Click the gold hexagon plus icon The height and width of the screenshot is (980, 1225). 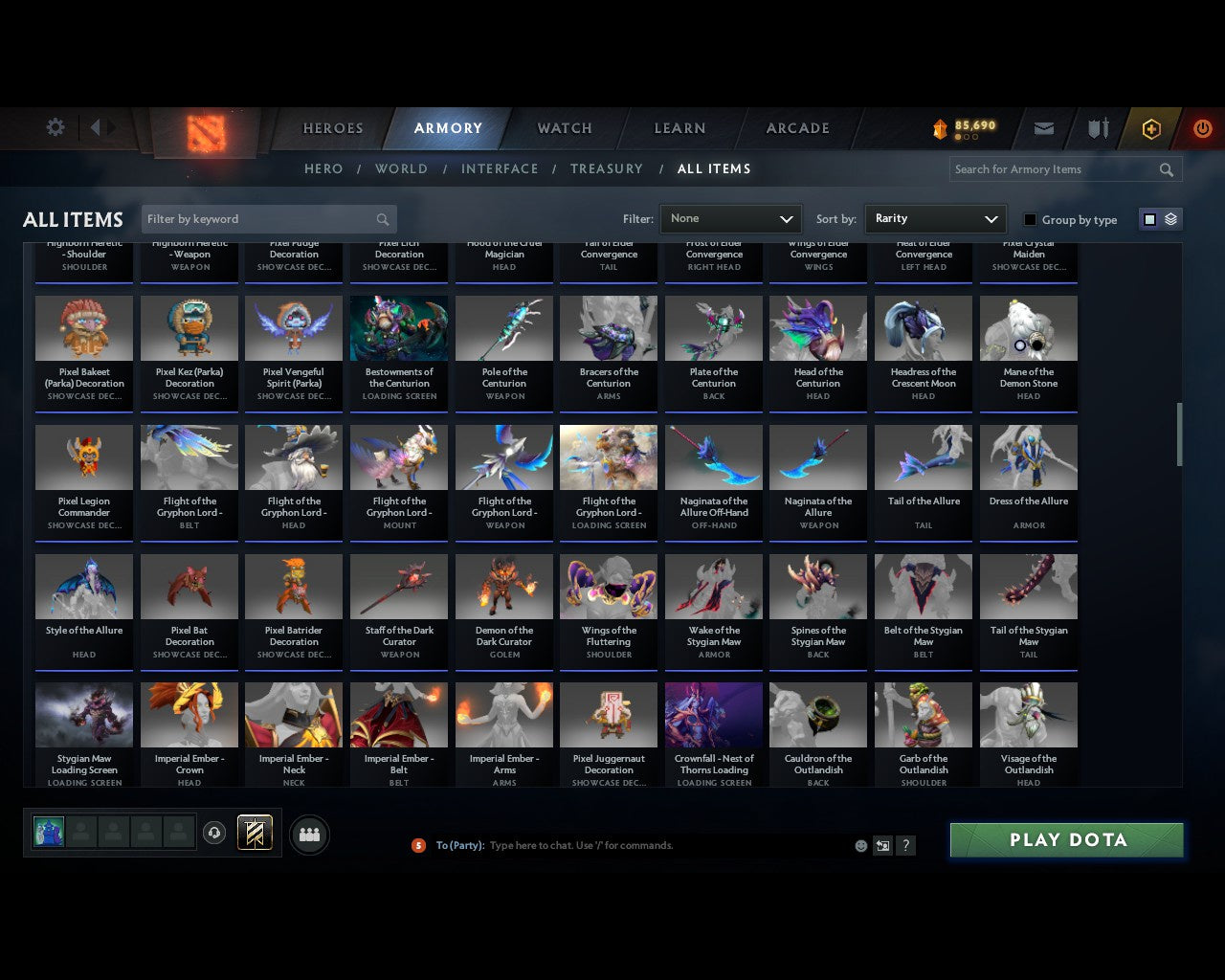[1151, 127]
